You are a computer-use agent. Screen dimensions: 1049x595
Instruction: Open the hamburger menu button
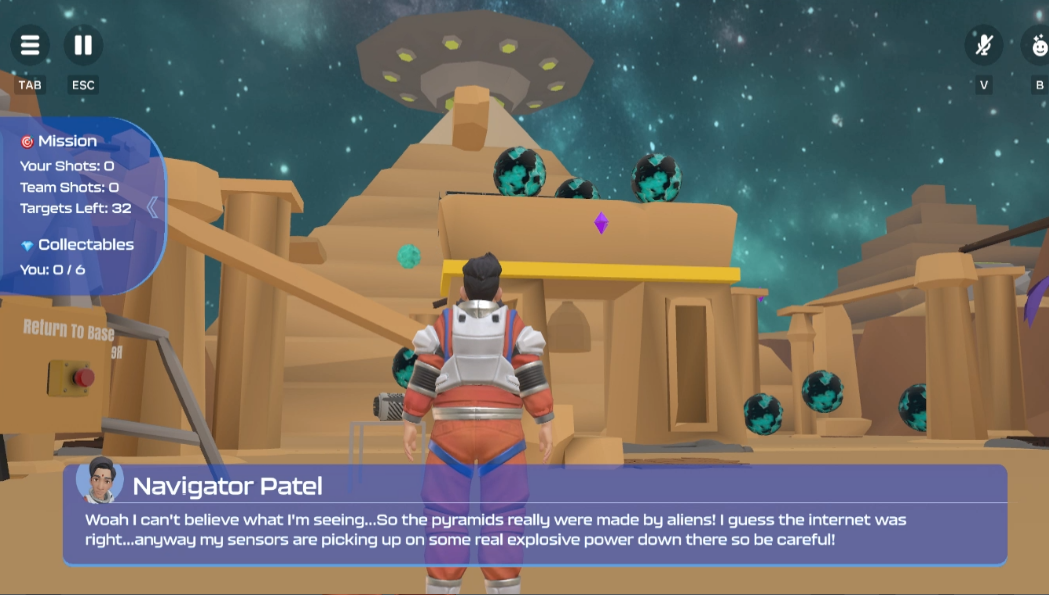pos(30,45)
